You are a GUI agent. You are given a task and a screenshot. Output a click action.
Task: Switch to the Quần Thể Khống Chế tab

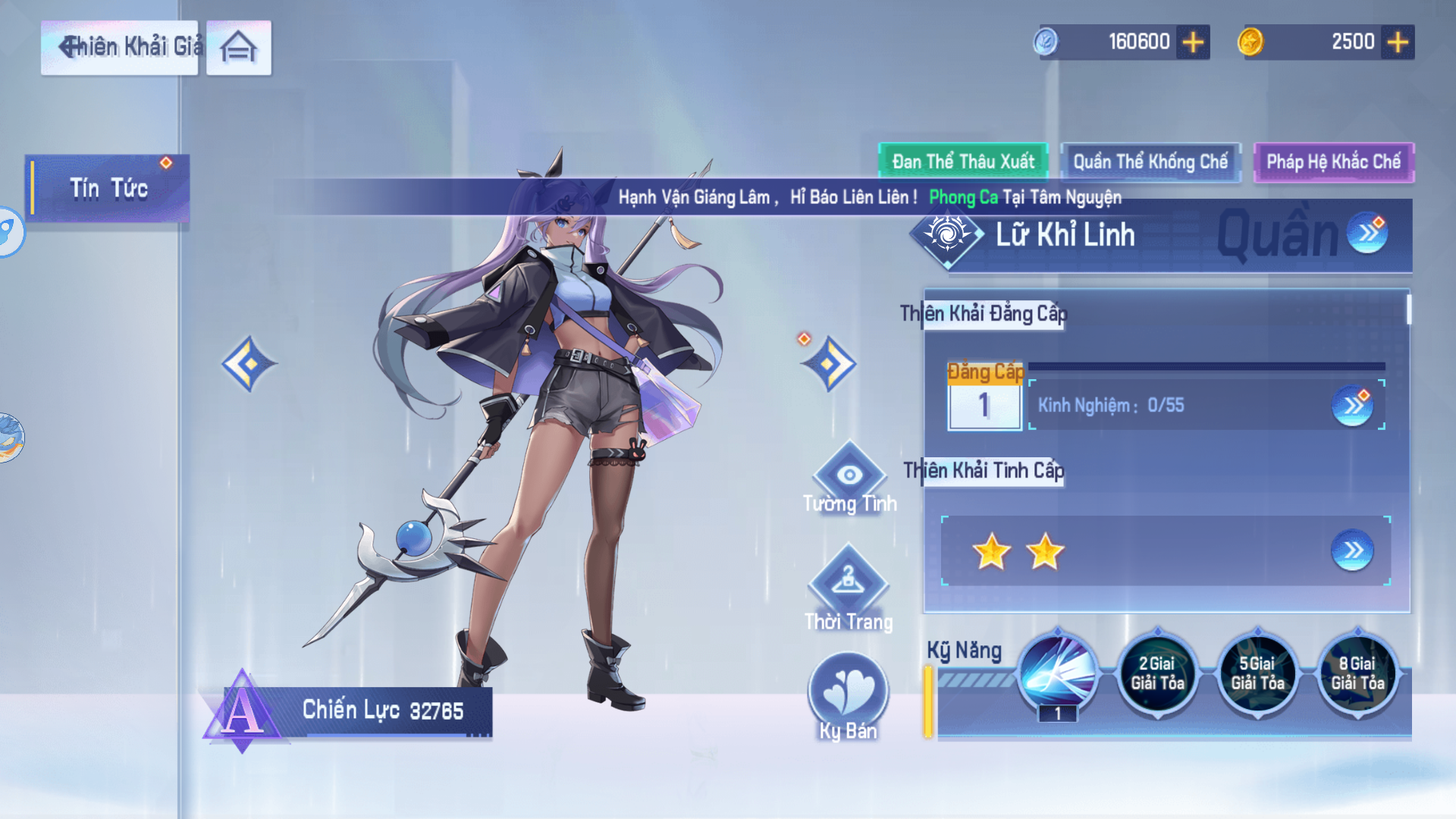tap(1150, 161)
